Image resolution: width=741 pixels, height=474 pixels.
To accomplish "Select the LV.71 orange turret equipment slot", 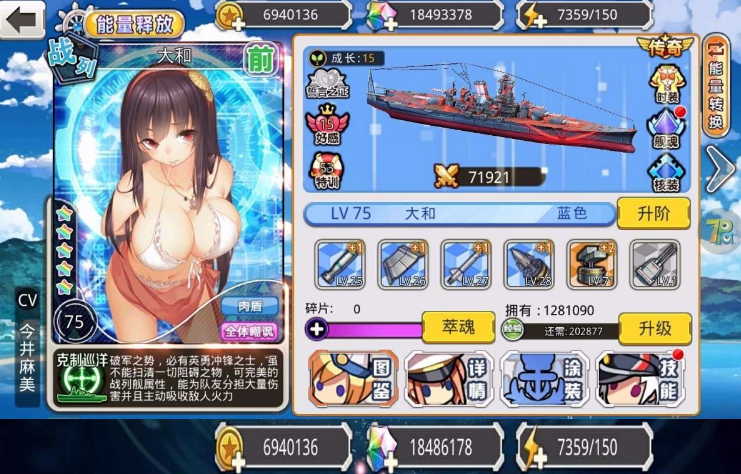I will pos(591,264).
